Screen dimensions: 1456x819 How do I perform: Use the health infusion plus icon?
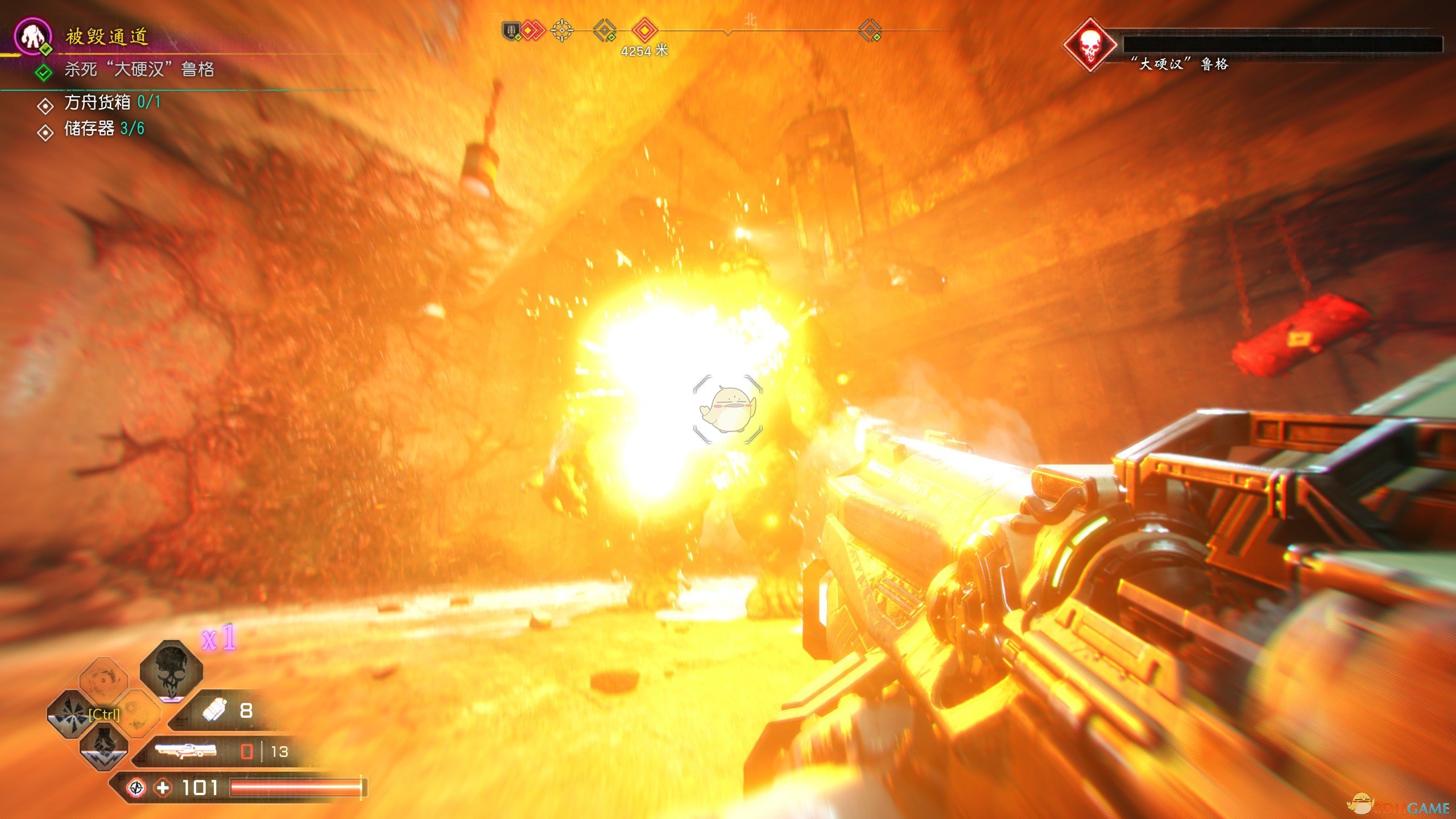[163, 788]
